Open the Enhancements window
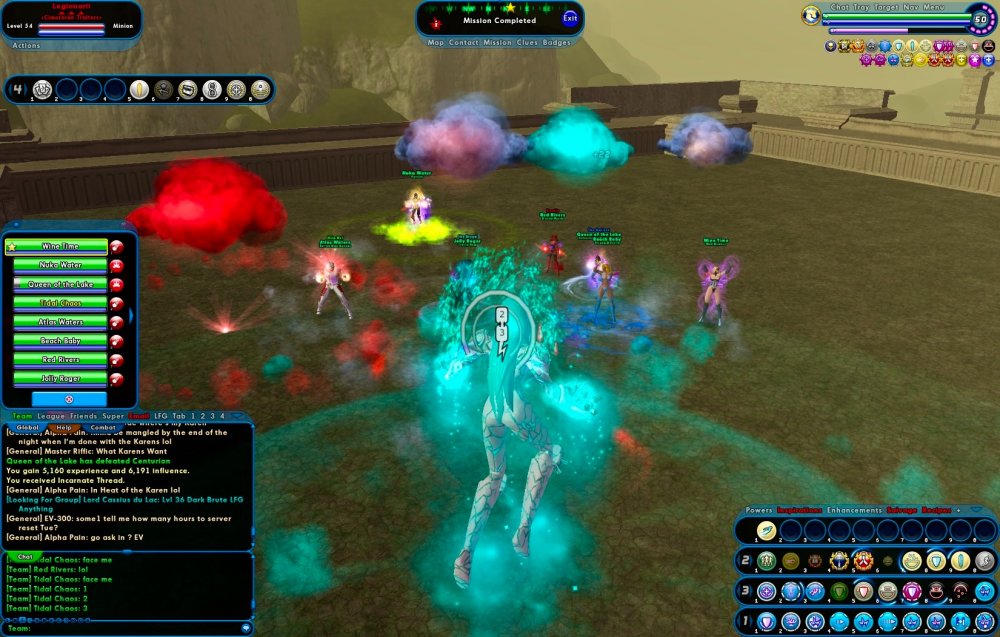 coord(826,510)
